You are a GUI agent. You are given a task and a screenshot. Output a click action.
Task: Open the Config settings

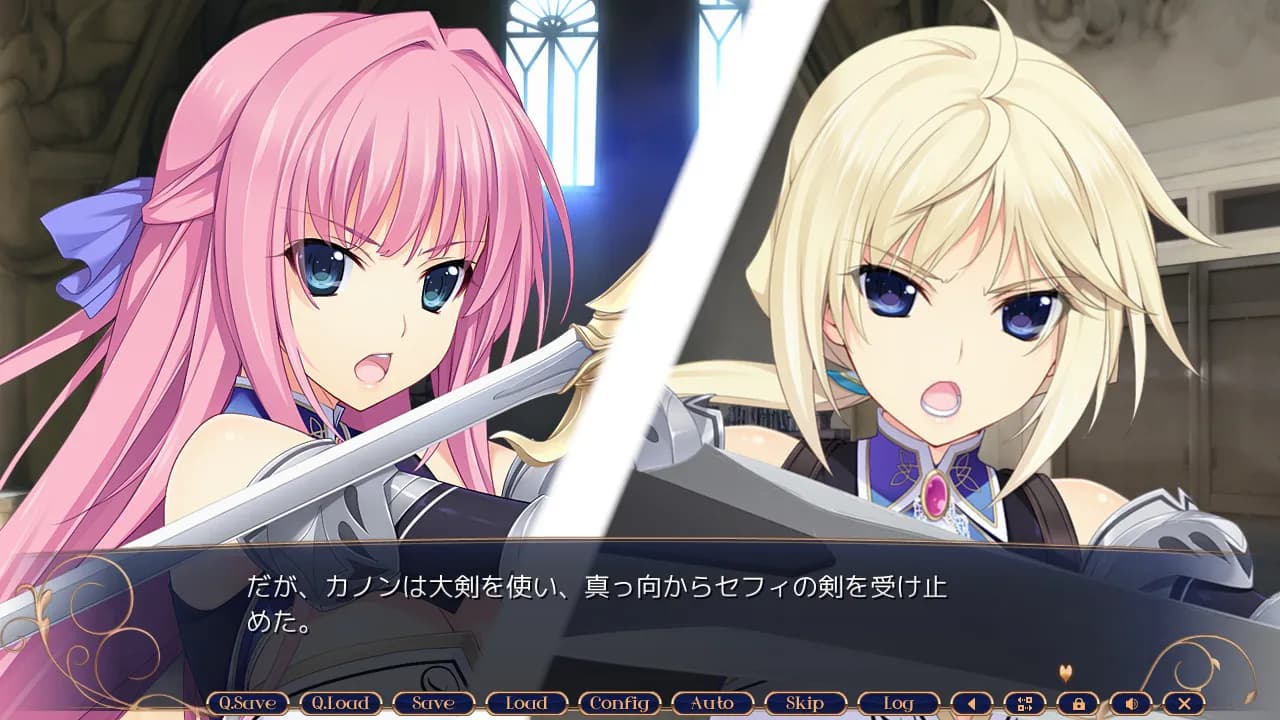point(620,703)
